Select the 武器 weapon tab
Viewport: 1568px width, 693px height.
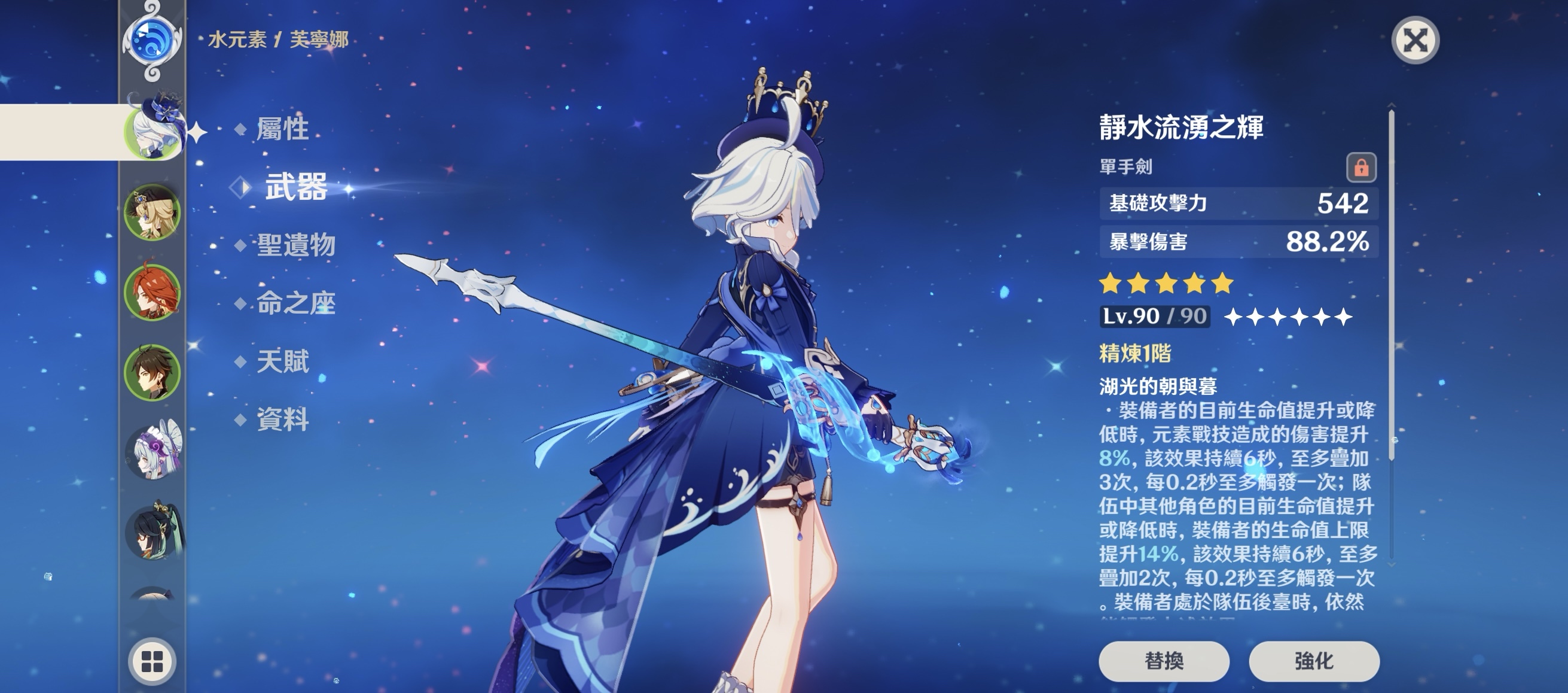[296, 186]
